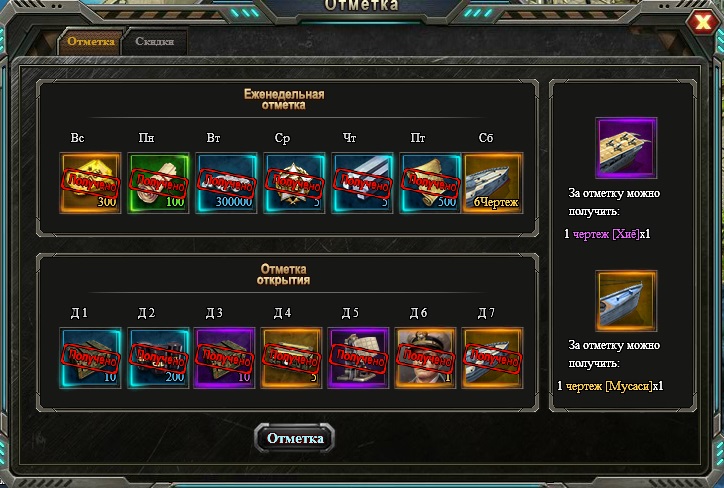The height and width of the screenshot is (488, 724).
Task: Pick Thursday (Чт) weekly reward slot
Action: point(362,182)
